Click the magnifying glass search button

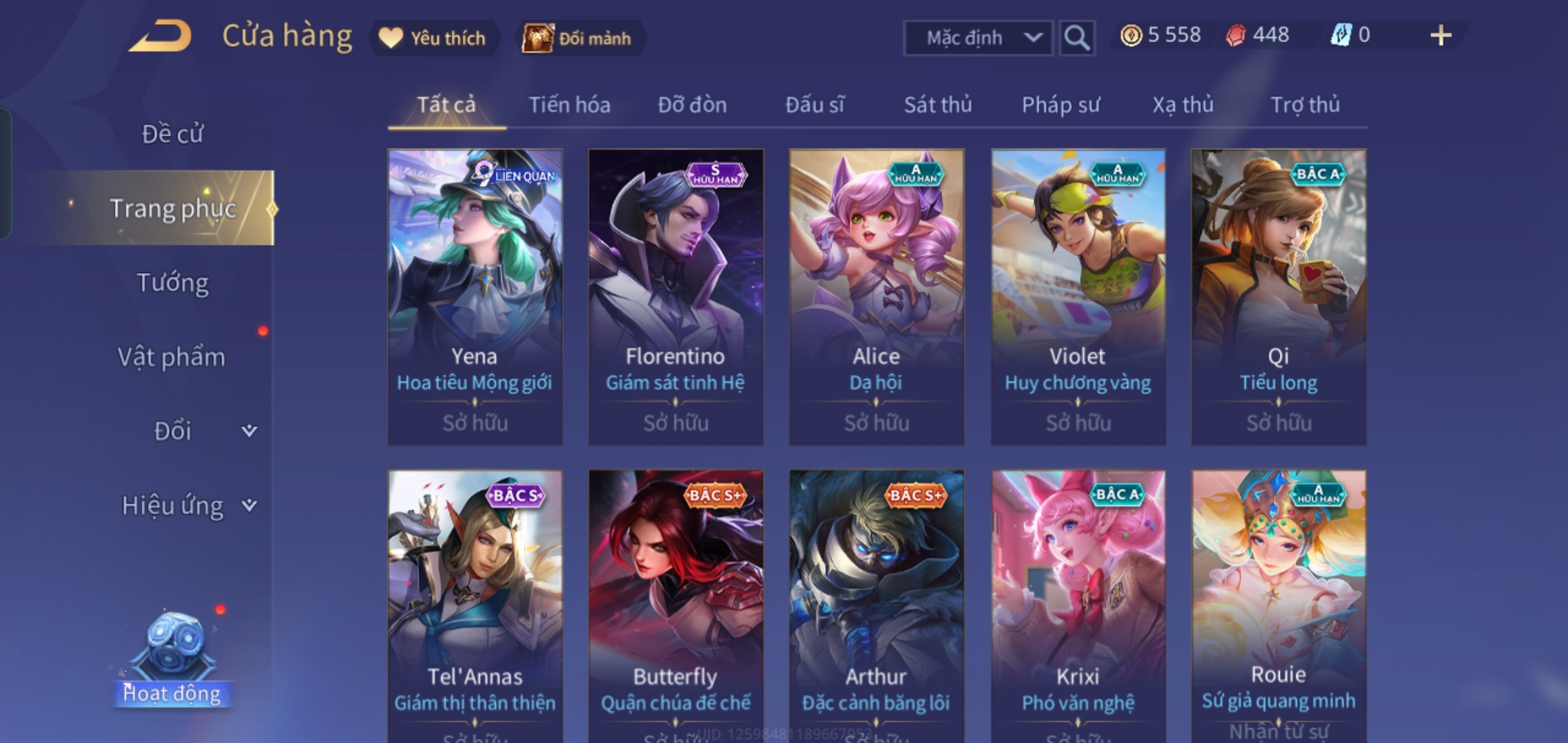pyautogui.click(x=1076, y=38)
